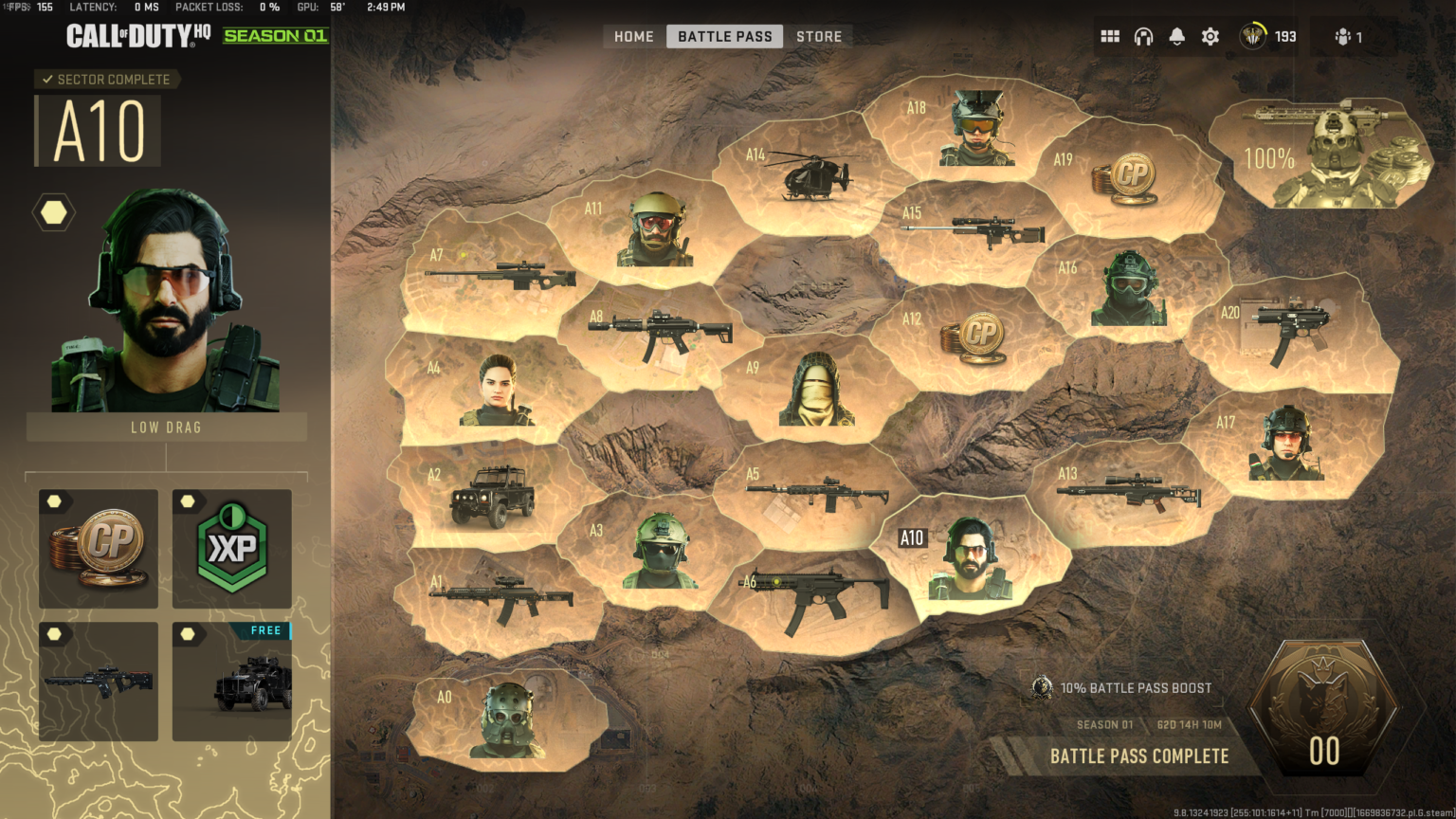Select the BATTLE PASS tab

click(x=724, y=36)
